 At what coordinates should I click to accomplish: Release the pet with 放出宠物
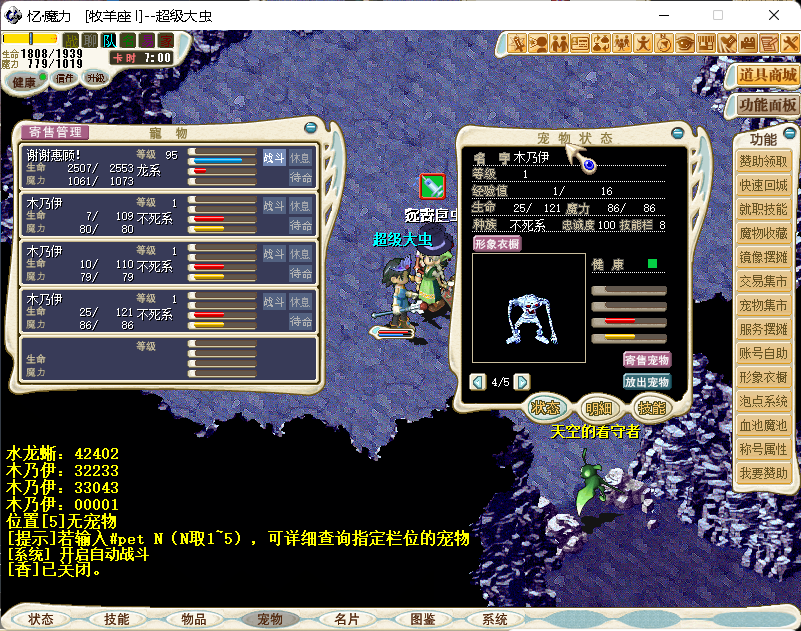click(646, 382)
